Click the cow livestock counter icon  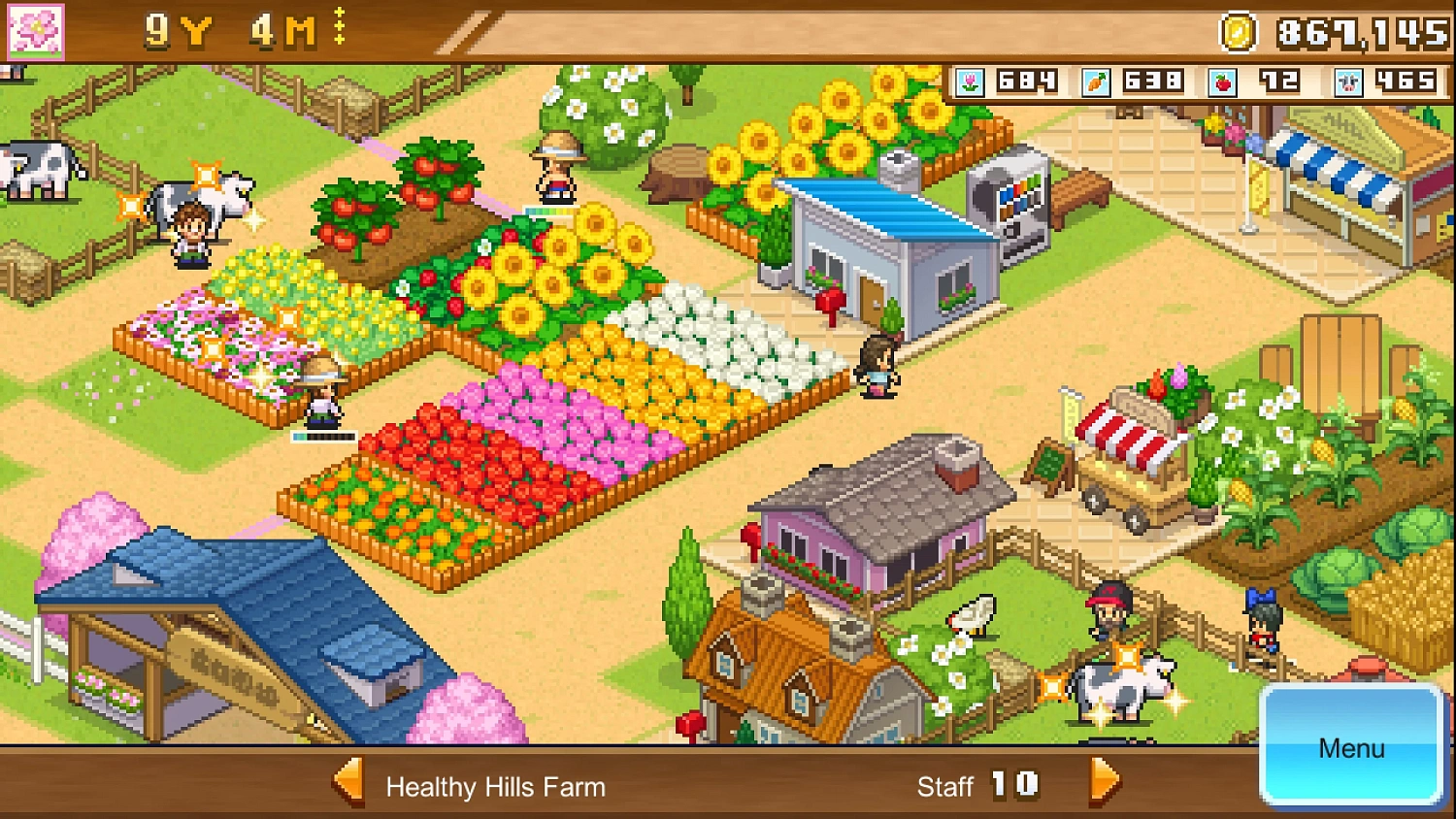(1347, 82)
